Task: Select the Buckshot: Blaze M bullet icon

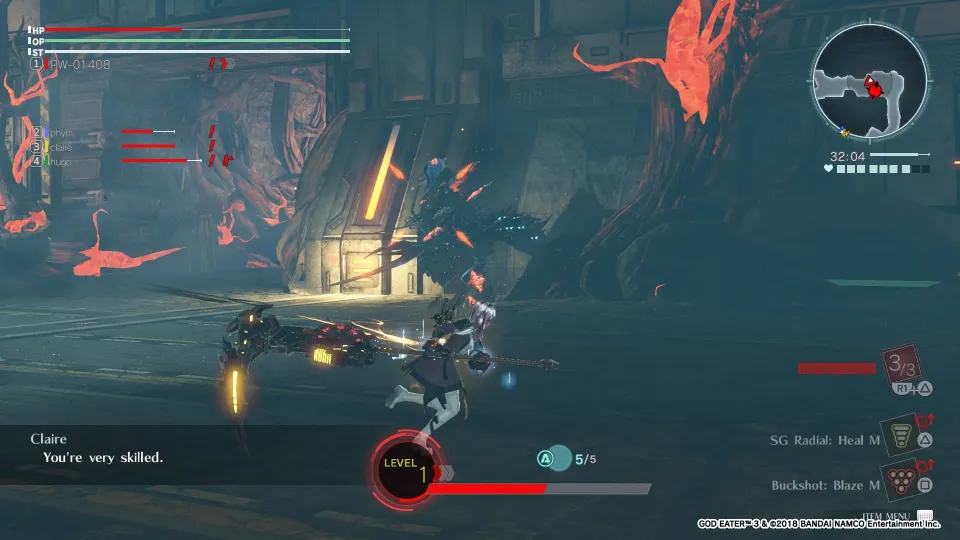Action: coord(901,482)
